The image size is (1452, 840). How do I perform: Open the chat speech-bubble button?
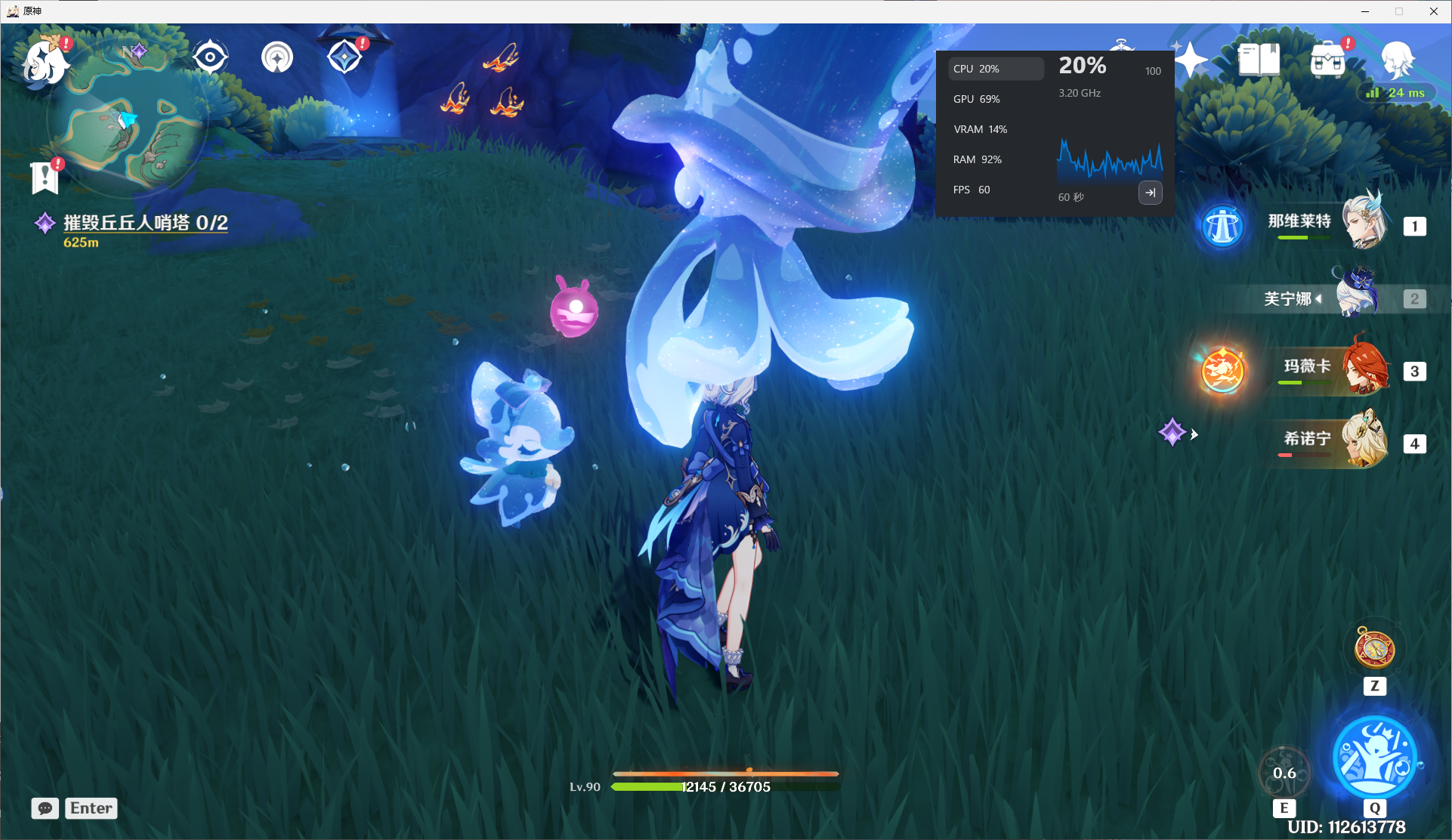(x=45, y=808)
